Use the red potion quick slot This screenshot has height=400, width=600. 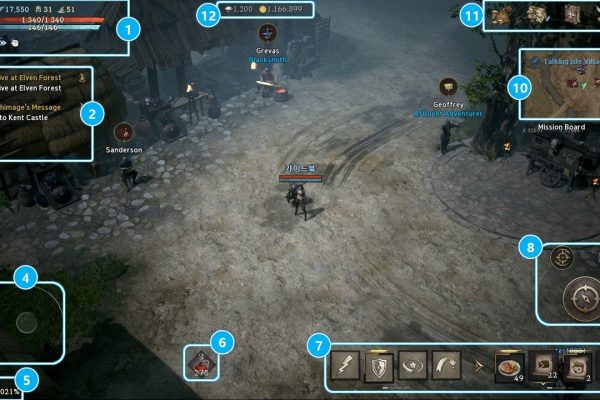pyautogui.click(x=203, y=363)
